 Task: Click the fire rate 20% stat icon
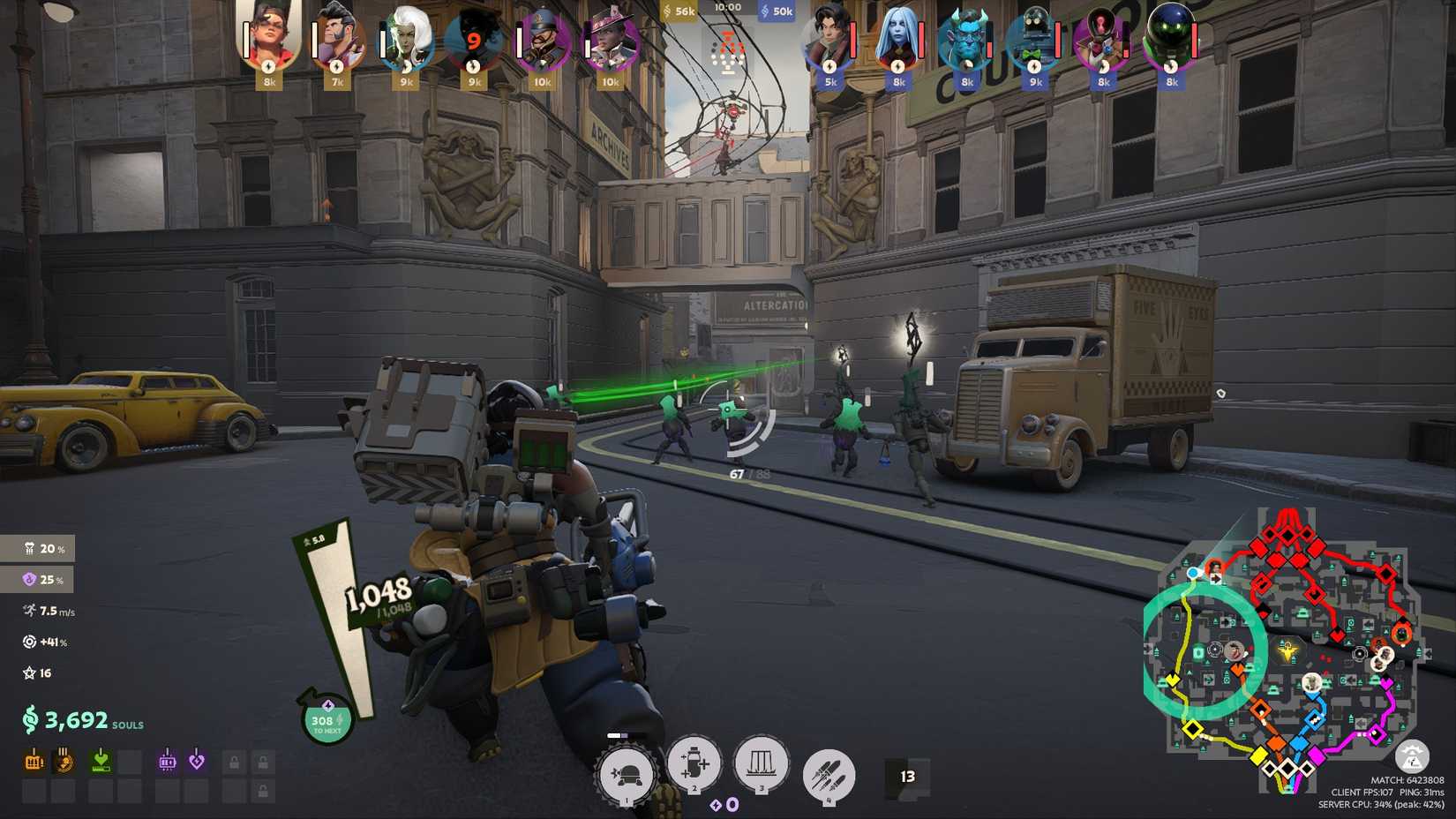click(x=29, y=549)
